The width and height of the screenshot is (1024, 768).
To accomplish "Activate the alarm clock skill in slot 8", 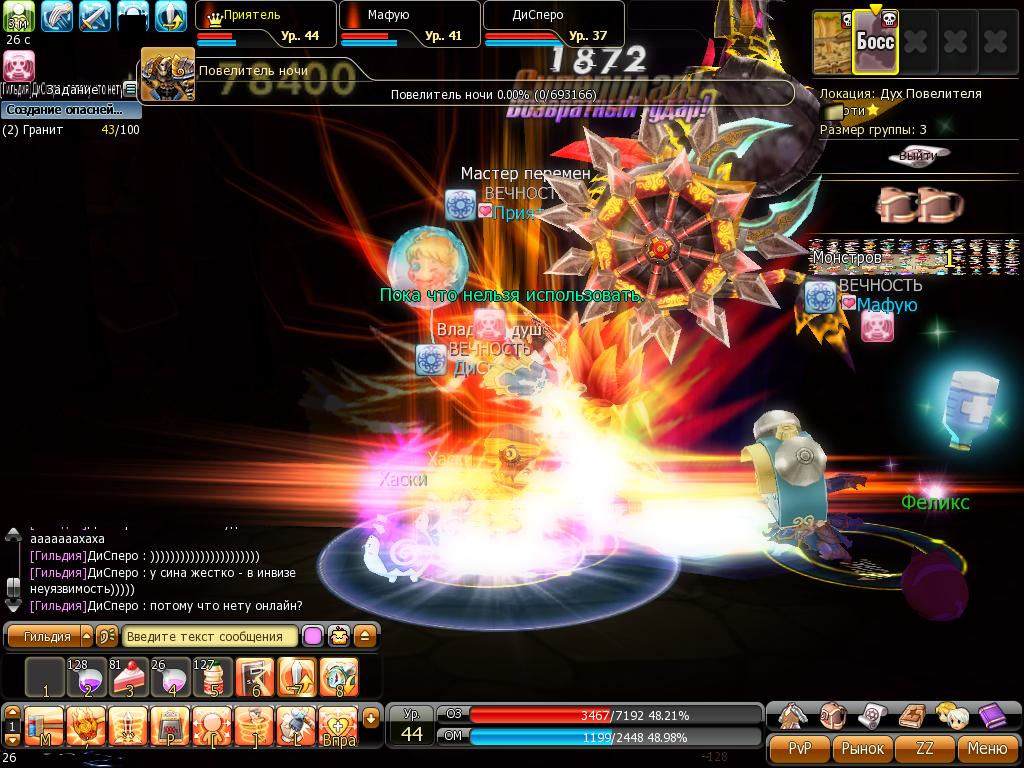I will 340,678.
